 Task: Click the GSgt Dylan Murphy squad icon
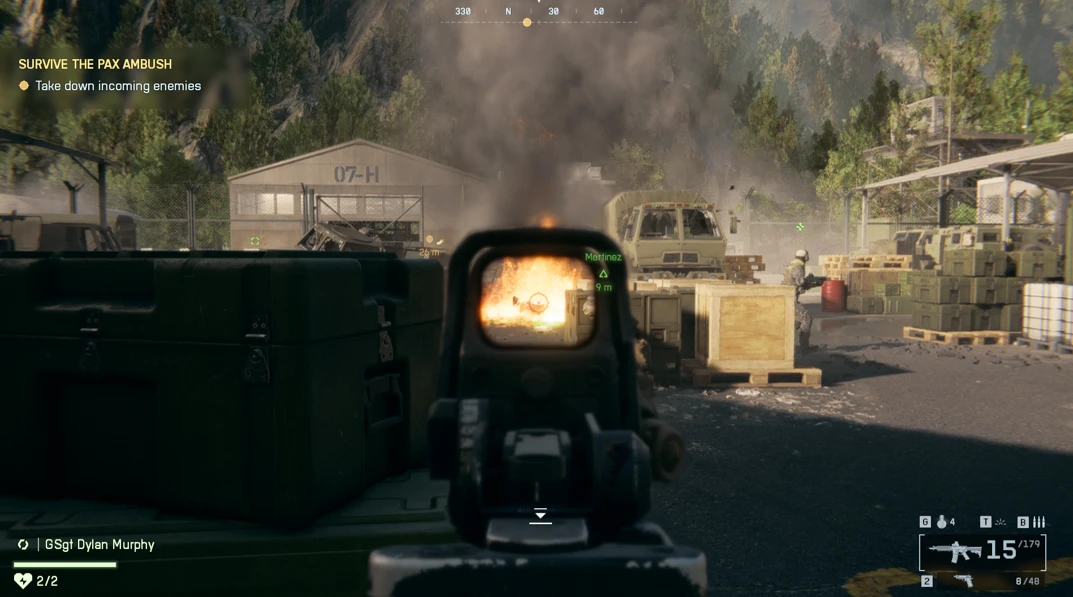point(23,545)
